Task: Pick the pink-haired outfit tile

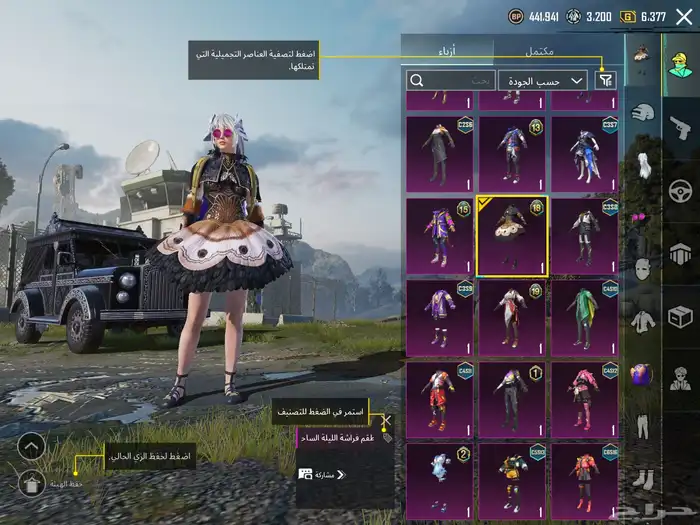Action: click(x=584, y=399)
